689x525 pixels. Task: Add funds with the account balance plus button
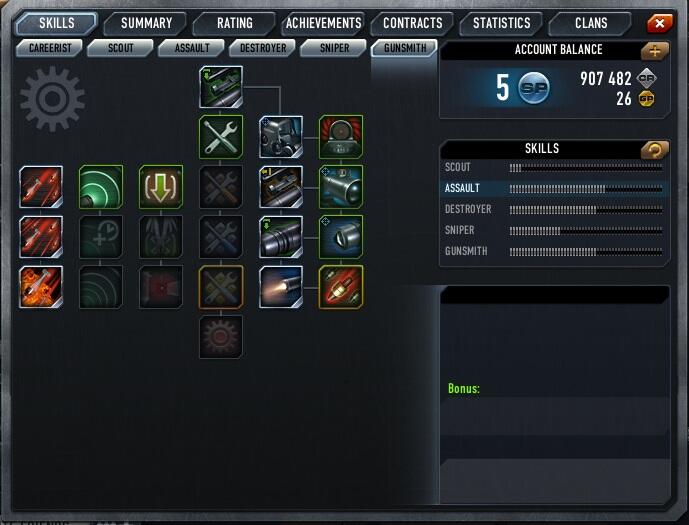(656, 50)
